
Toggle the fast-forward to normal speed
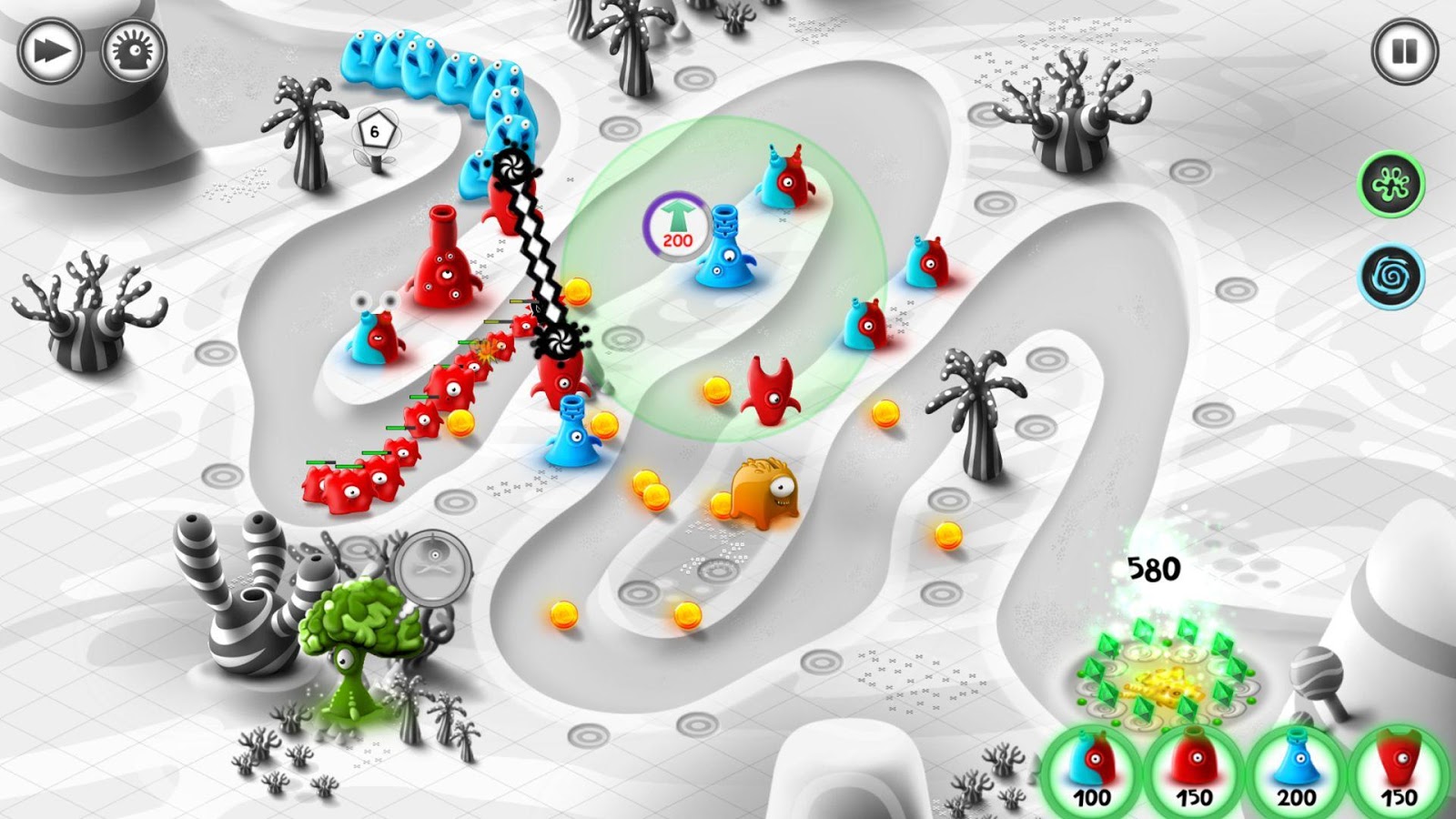coord(52,49)
